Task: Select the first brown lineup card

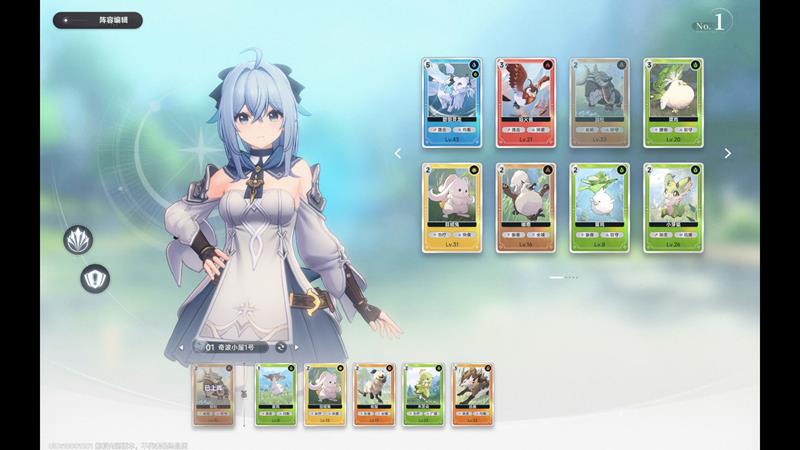Action: point(212,396)
